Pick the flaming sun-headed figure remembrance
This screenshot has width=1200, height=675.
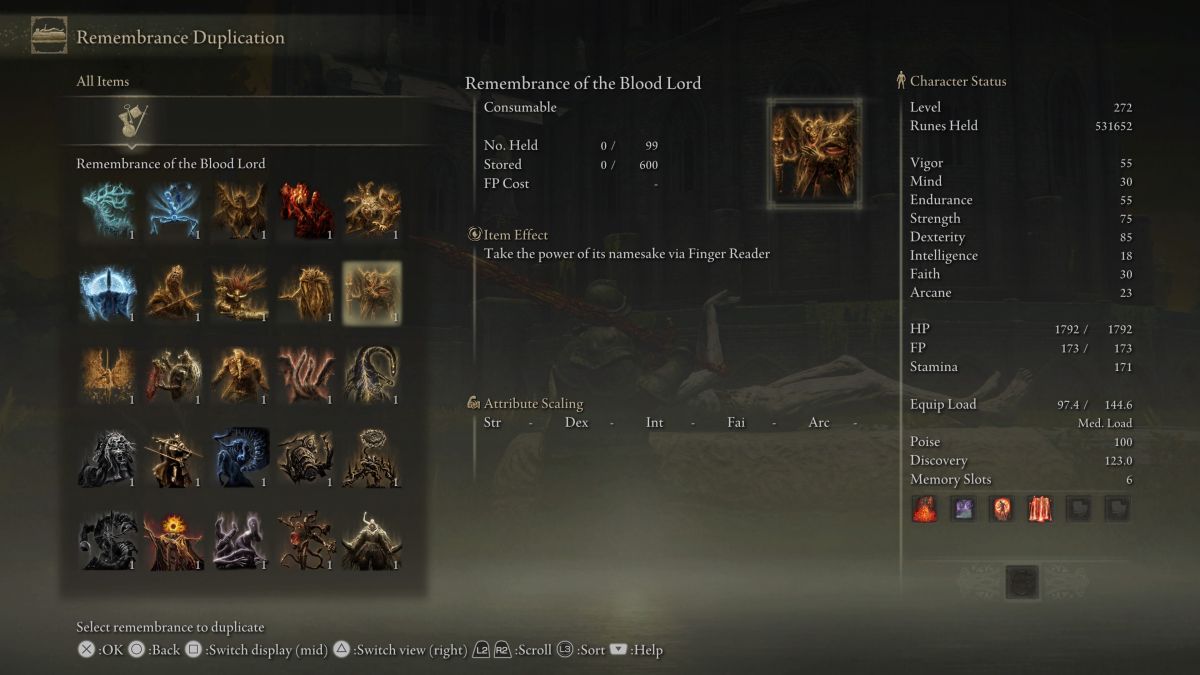pyautogui.click(x=174, y=541)
